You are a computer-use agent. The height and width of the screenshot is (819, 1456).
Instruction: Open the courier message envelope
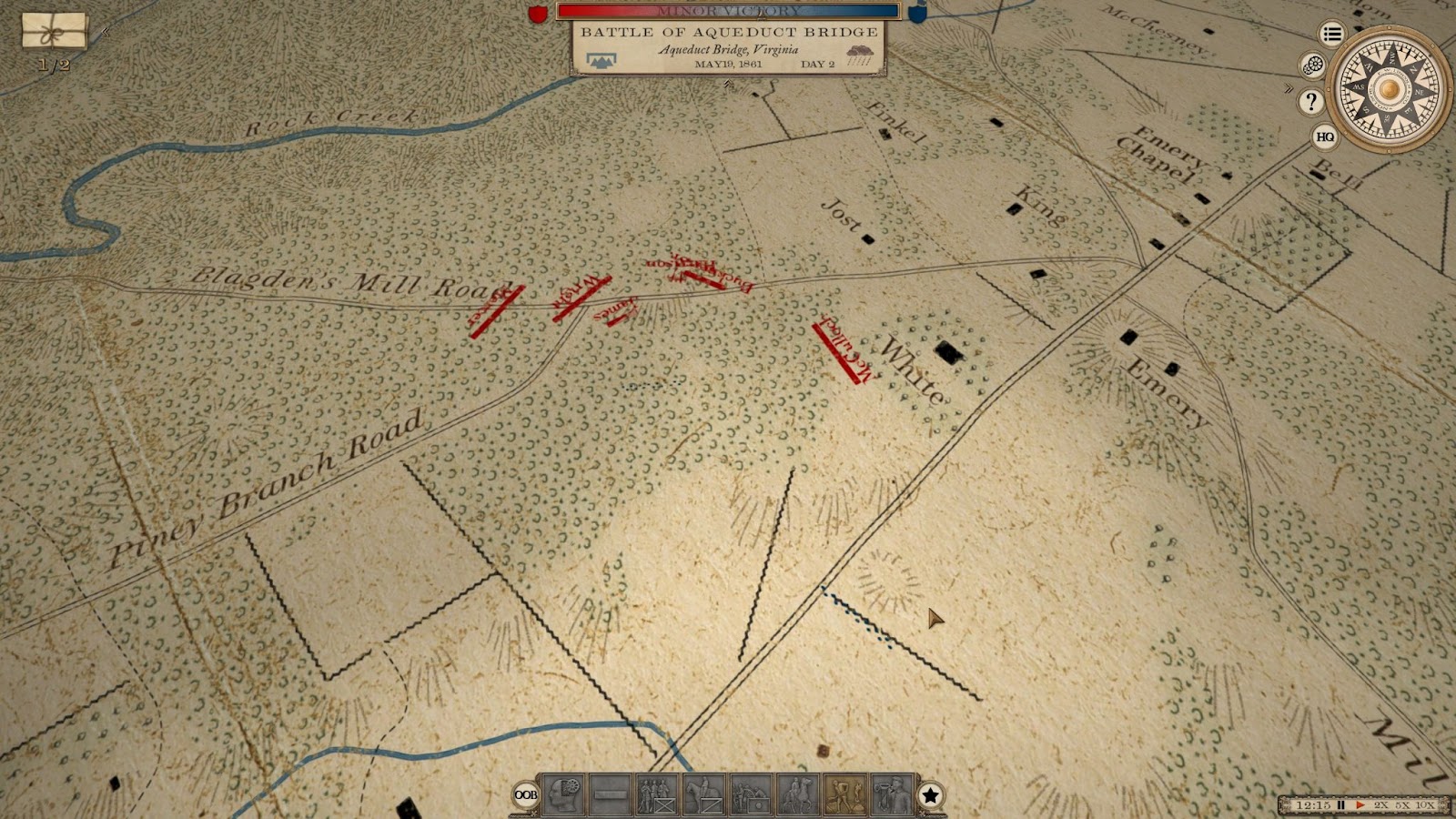coord(55,32)
